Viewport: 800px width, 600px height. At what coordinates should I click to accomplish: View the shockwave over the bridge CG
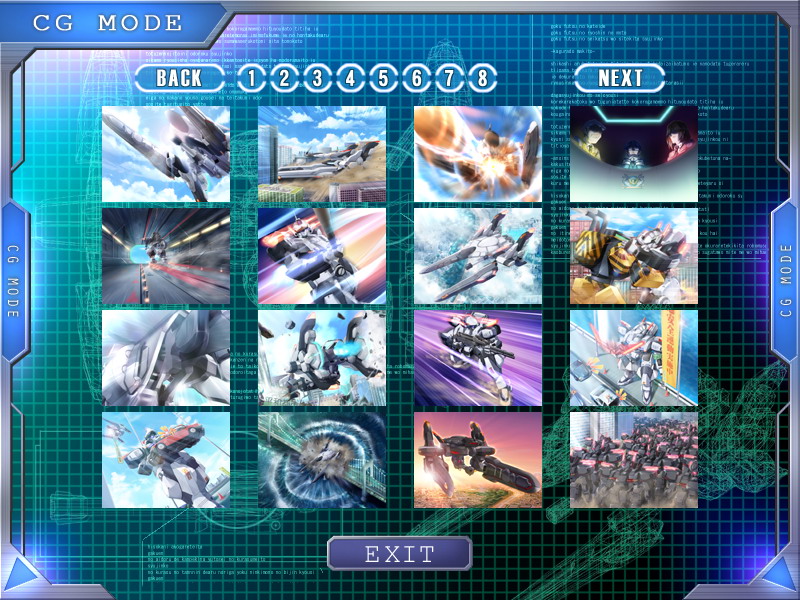click(x=322, y=460)
